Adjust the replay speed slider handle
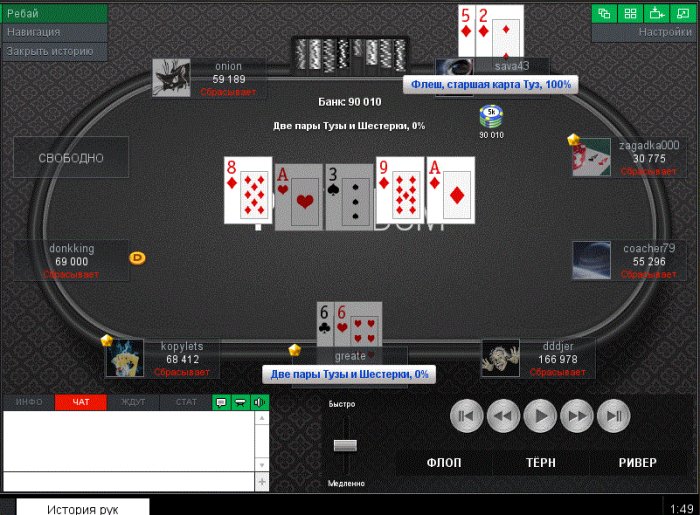The image size is (700, 515). (345, 444)
